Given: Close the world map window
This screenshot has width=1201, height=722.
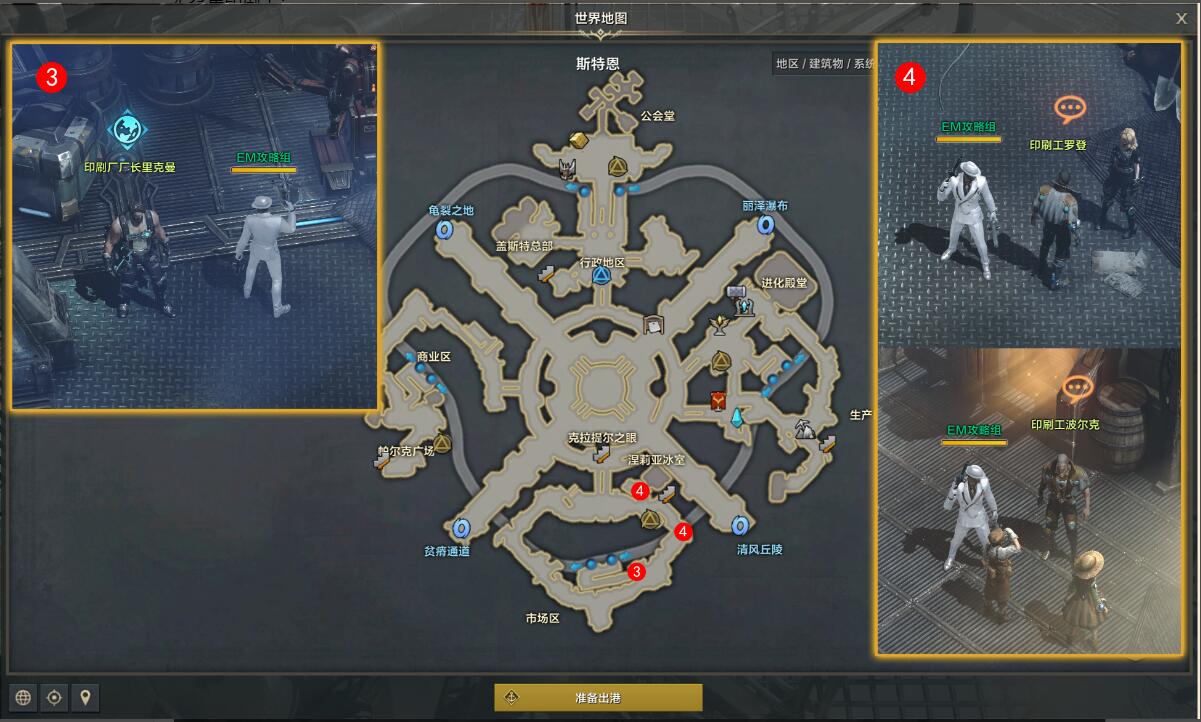Looking at the screenshot, I should click(1181, 18).
